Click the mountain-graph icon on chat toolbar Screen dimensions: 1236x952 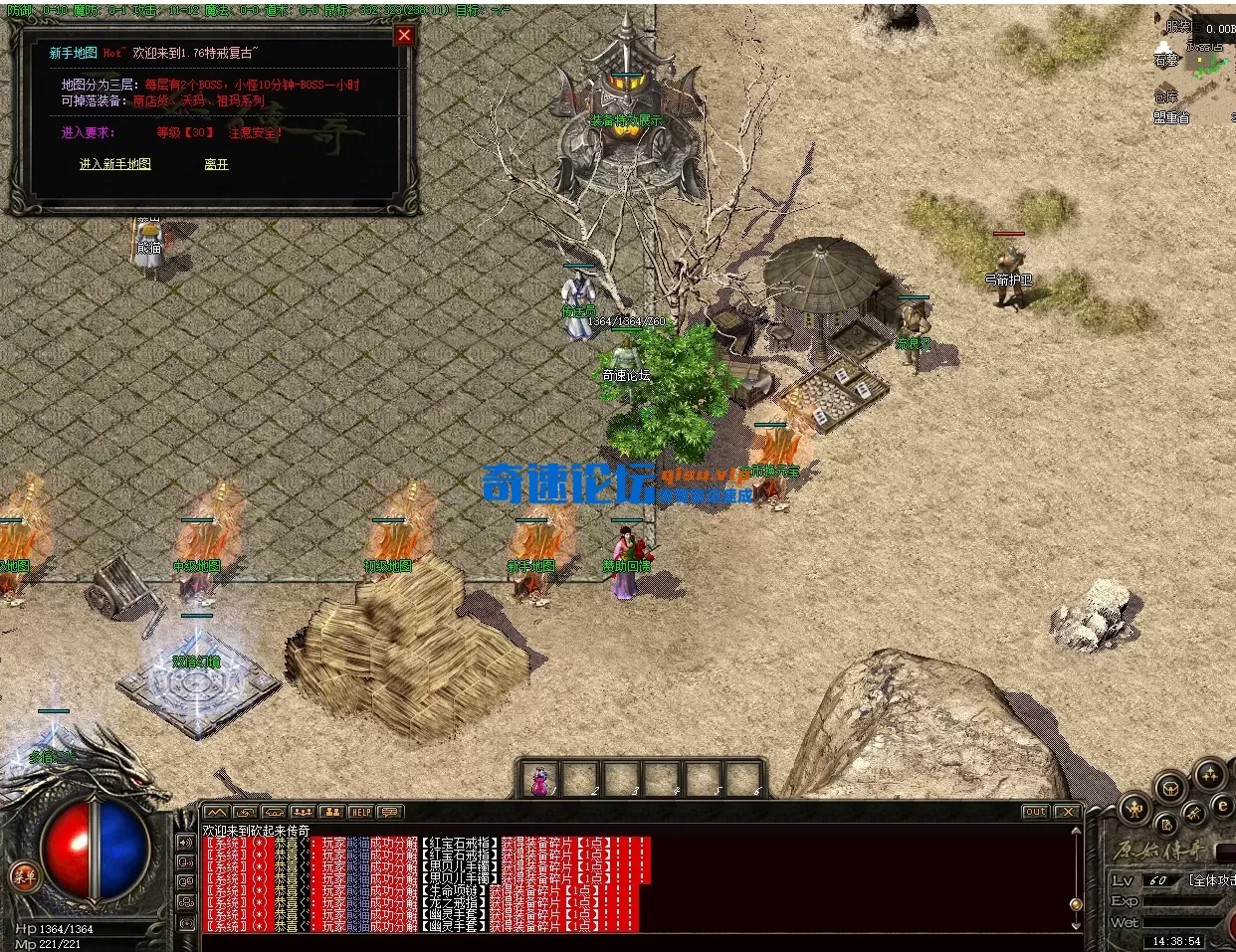[x=216, y=813]
